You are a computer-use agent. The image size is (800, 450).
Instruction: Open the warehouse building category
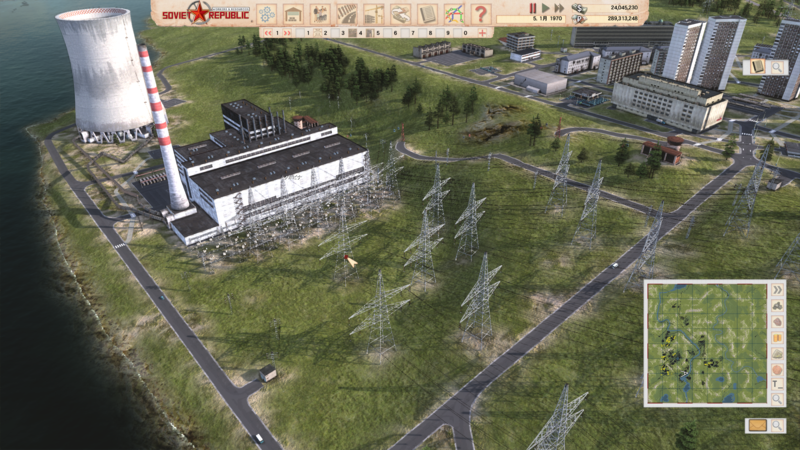[294, 14]
